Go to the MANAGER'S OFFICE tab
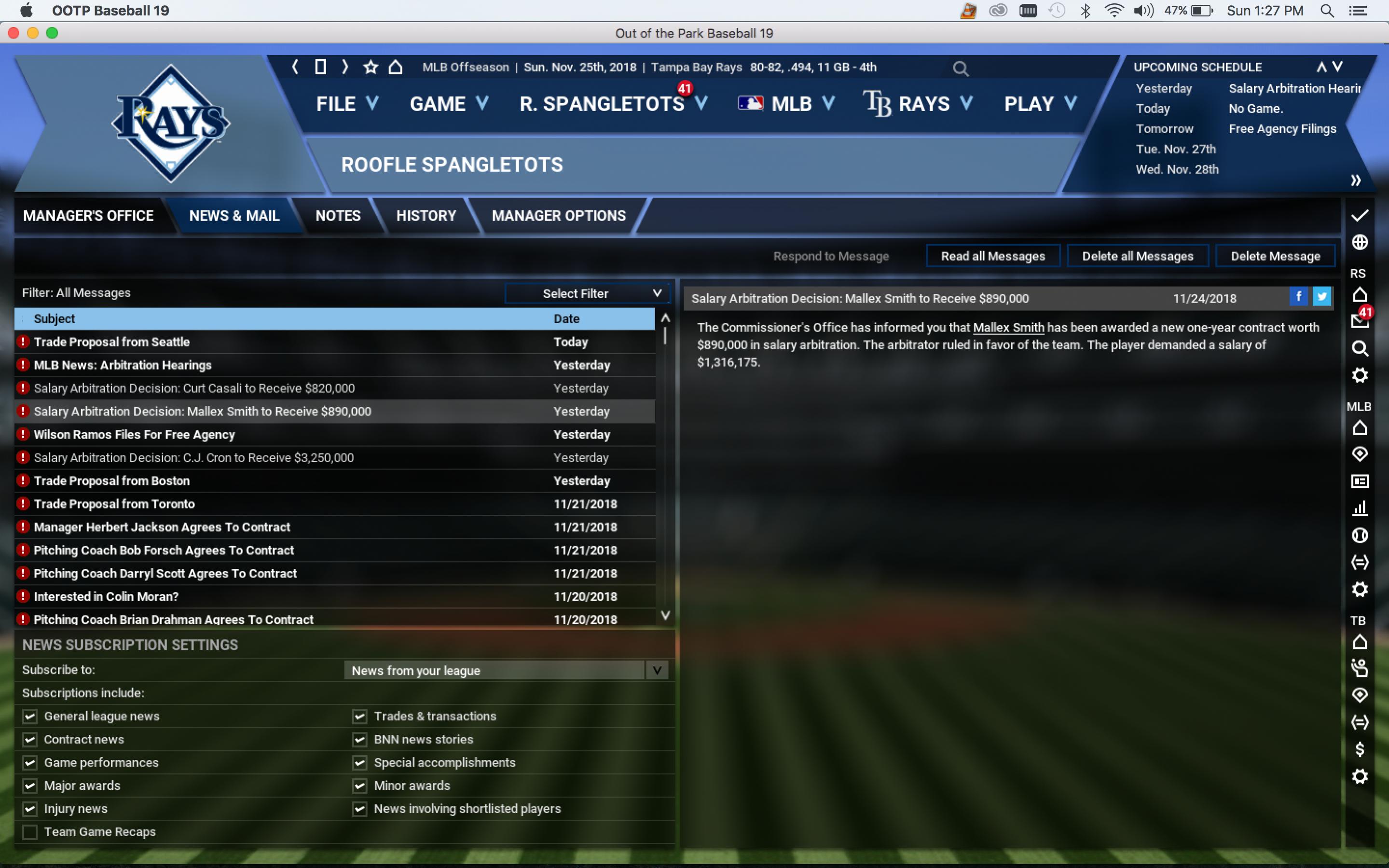1389x868 pixels. coord(88,216)
